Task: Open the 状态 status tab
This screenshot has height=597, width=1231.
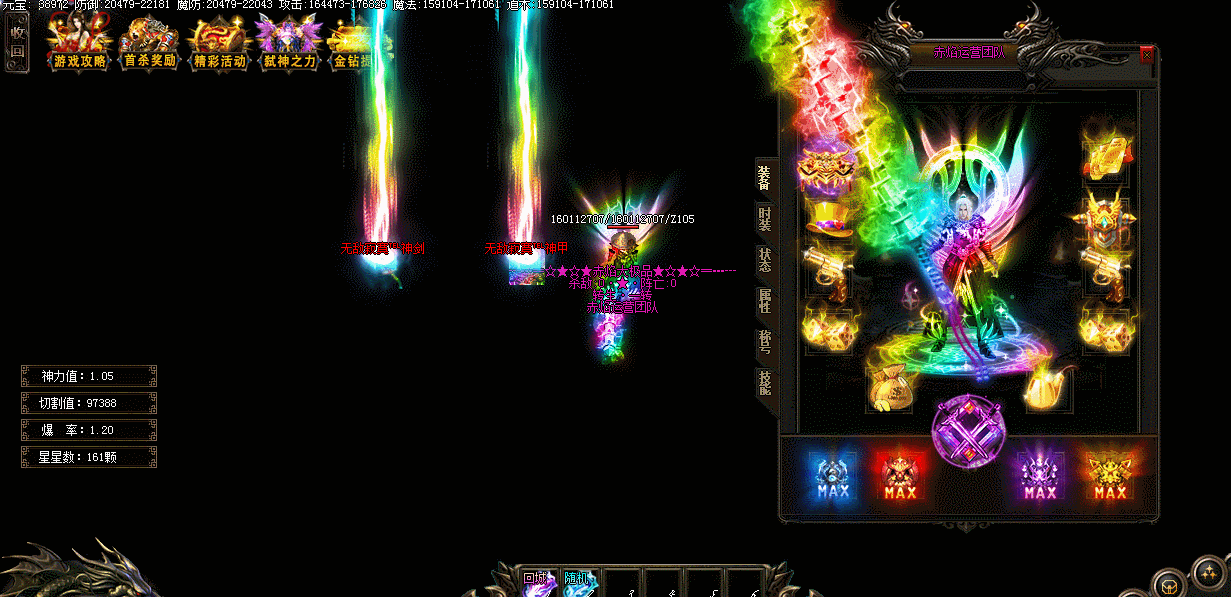Action: 764,260
